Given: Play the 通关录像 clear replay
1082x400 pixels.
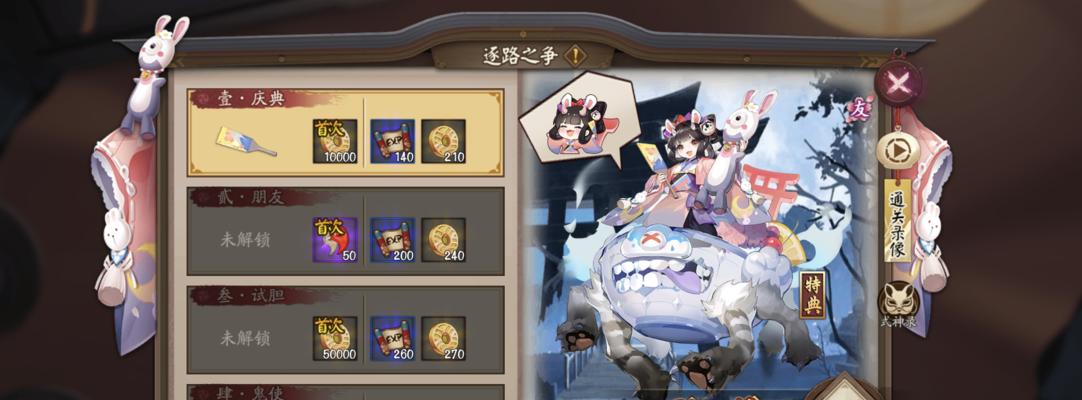Looking at the screenshot, I should tap(897, 150).
